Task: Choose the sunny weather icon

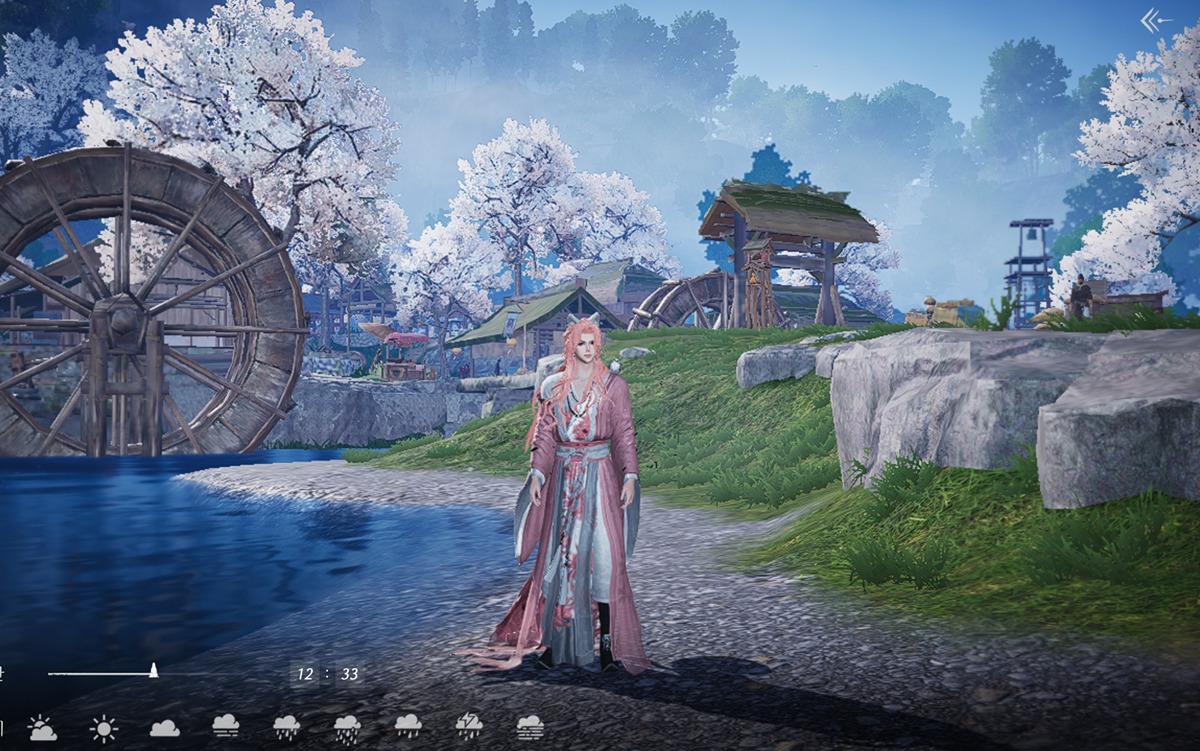Action: 103,728
